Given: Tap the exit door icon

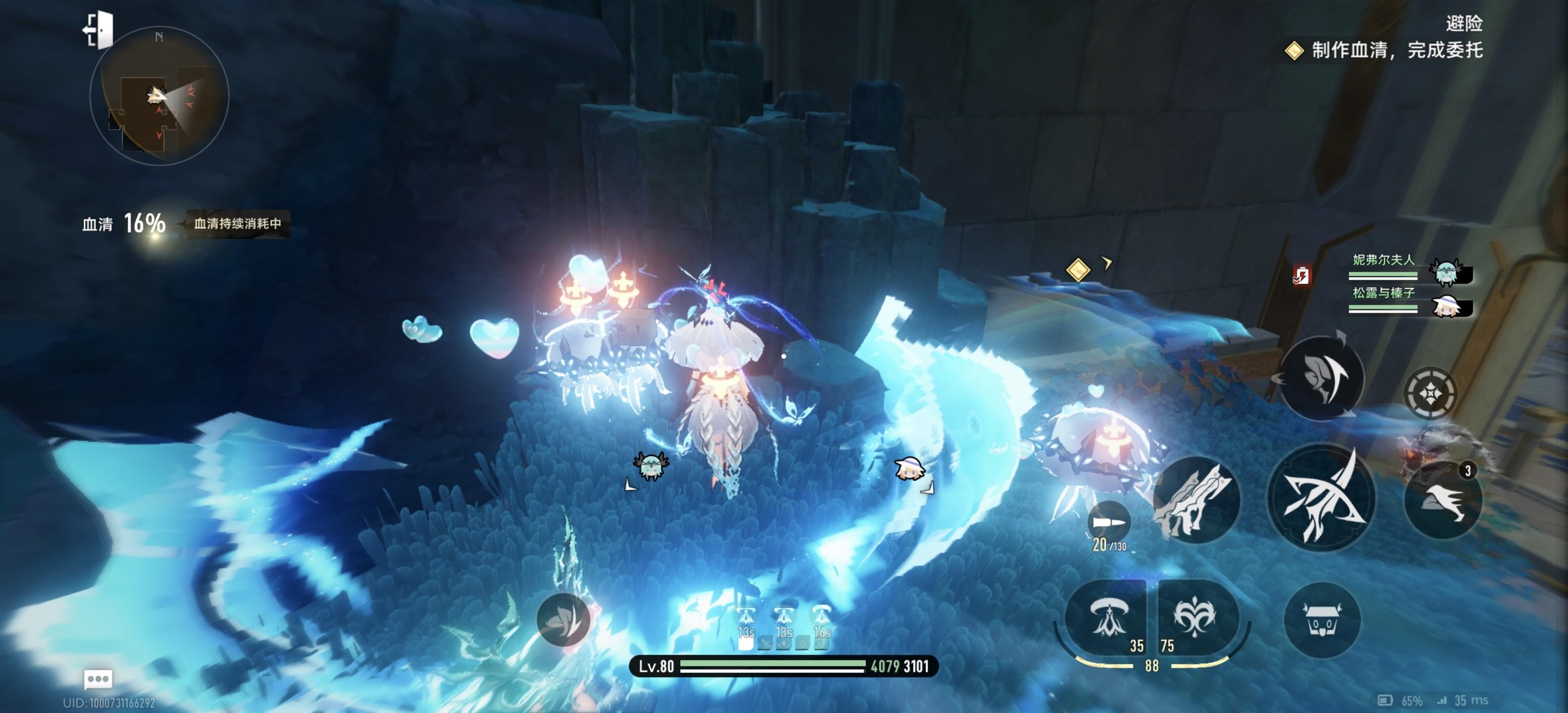Looking at the screenshot, I should pyautogui.click(x=98, y=29).
